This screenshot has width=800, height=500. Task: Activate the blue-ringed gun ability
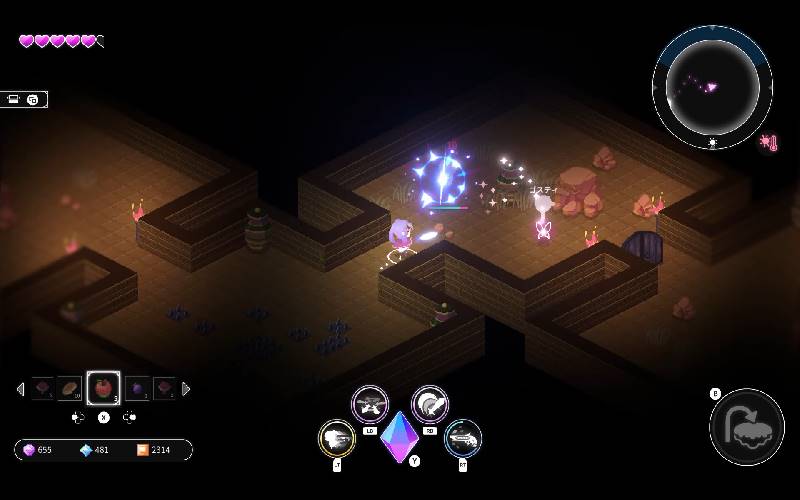tap(463, 438)
